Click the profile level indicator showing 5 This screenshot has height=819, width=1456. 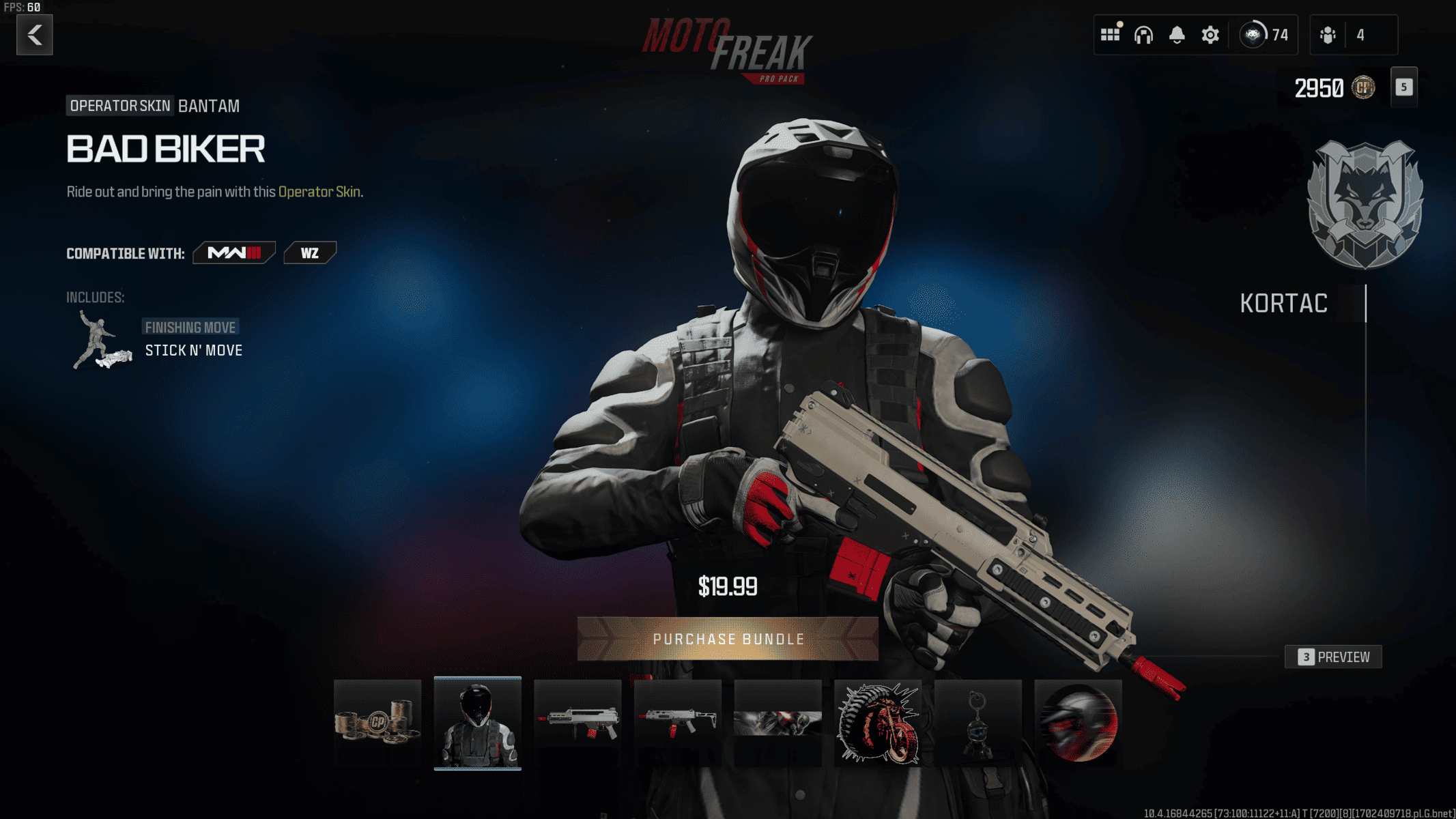(x=1404, y=87)
